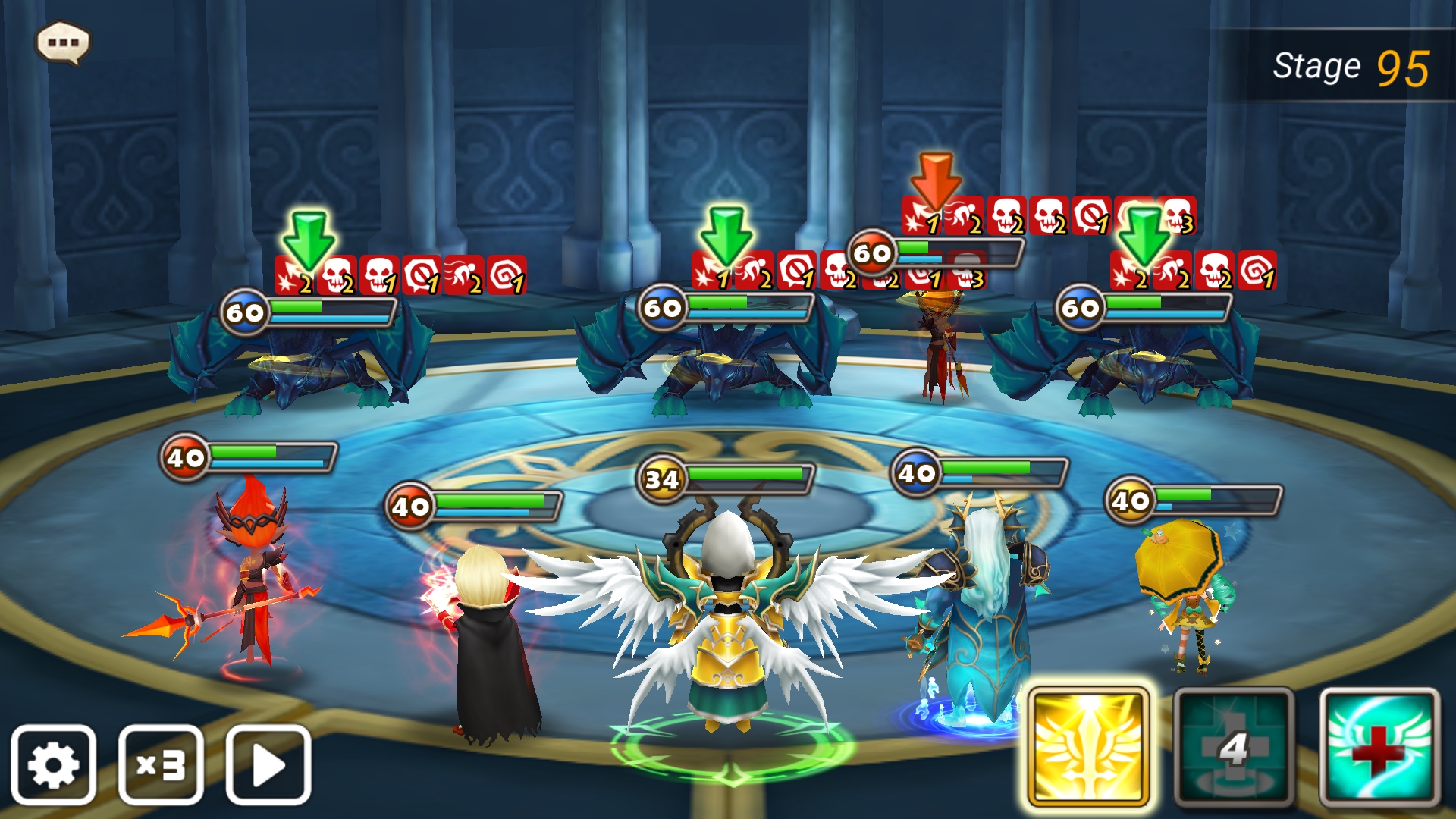
Task: Start auto-battle with the play button
Action: [268, 764]
